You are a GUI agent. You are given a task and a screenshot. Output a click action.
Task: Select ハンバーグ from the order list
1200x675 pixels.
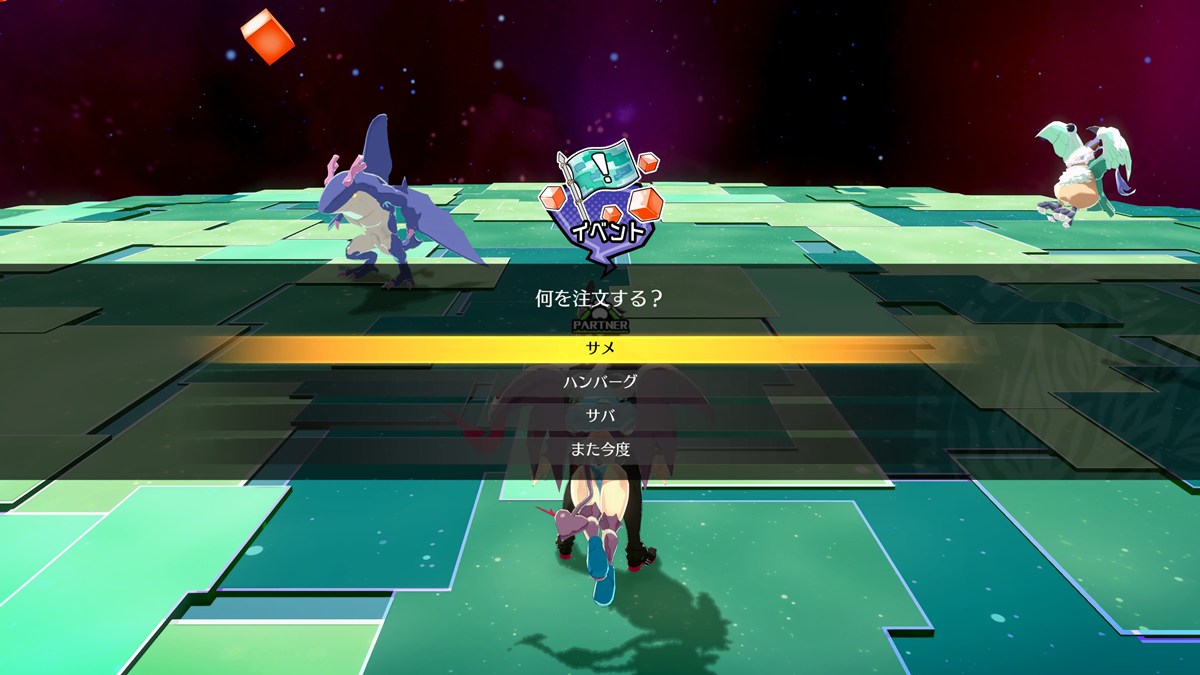tap(600, 381)
